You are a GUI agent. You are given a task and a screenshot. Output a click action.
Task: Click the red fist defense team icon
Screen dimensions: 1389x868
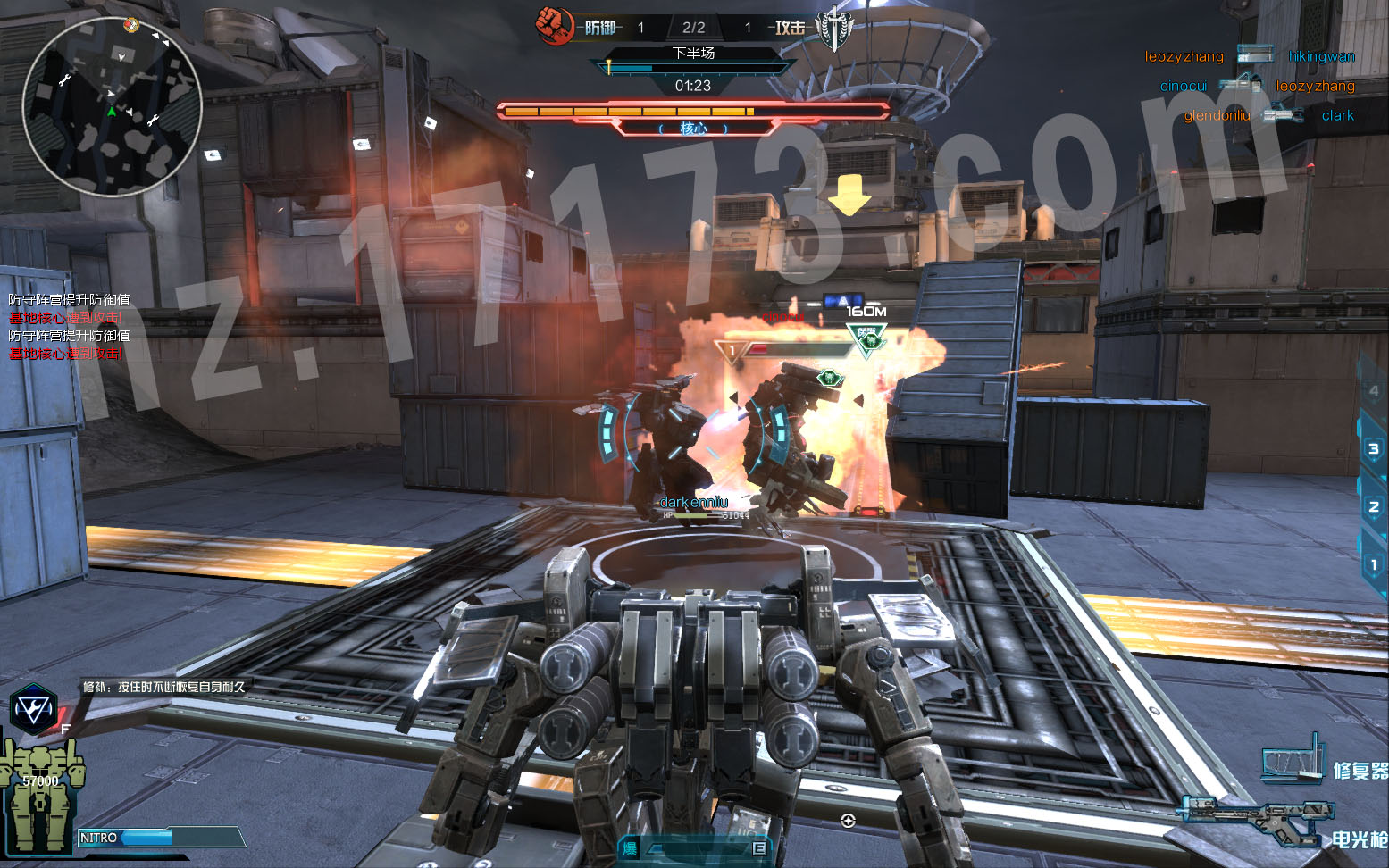click(554, 25)
